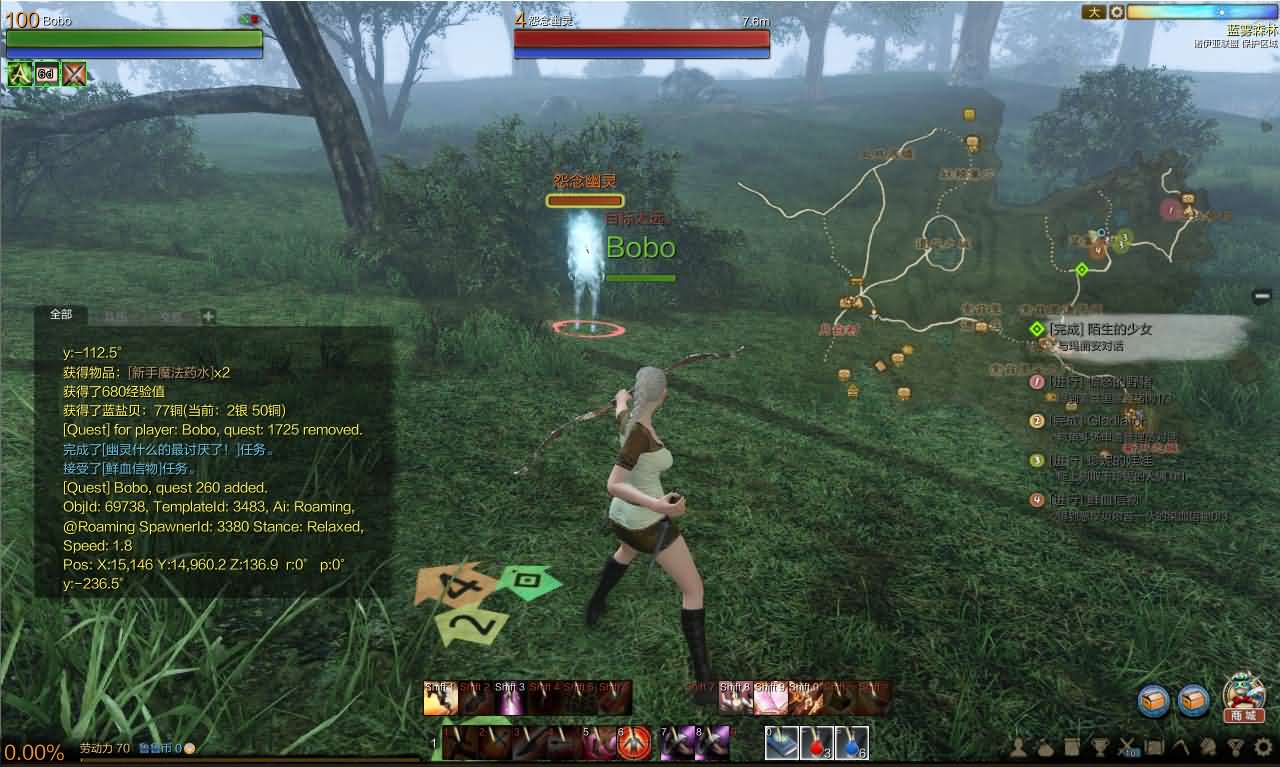Activate the red circle skill in slot 6
The image size is (1280, 767).
(634, 743)
